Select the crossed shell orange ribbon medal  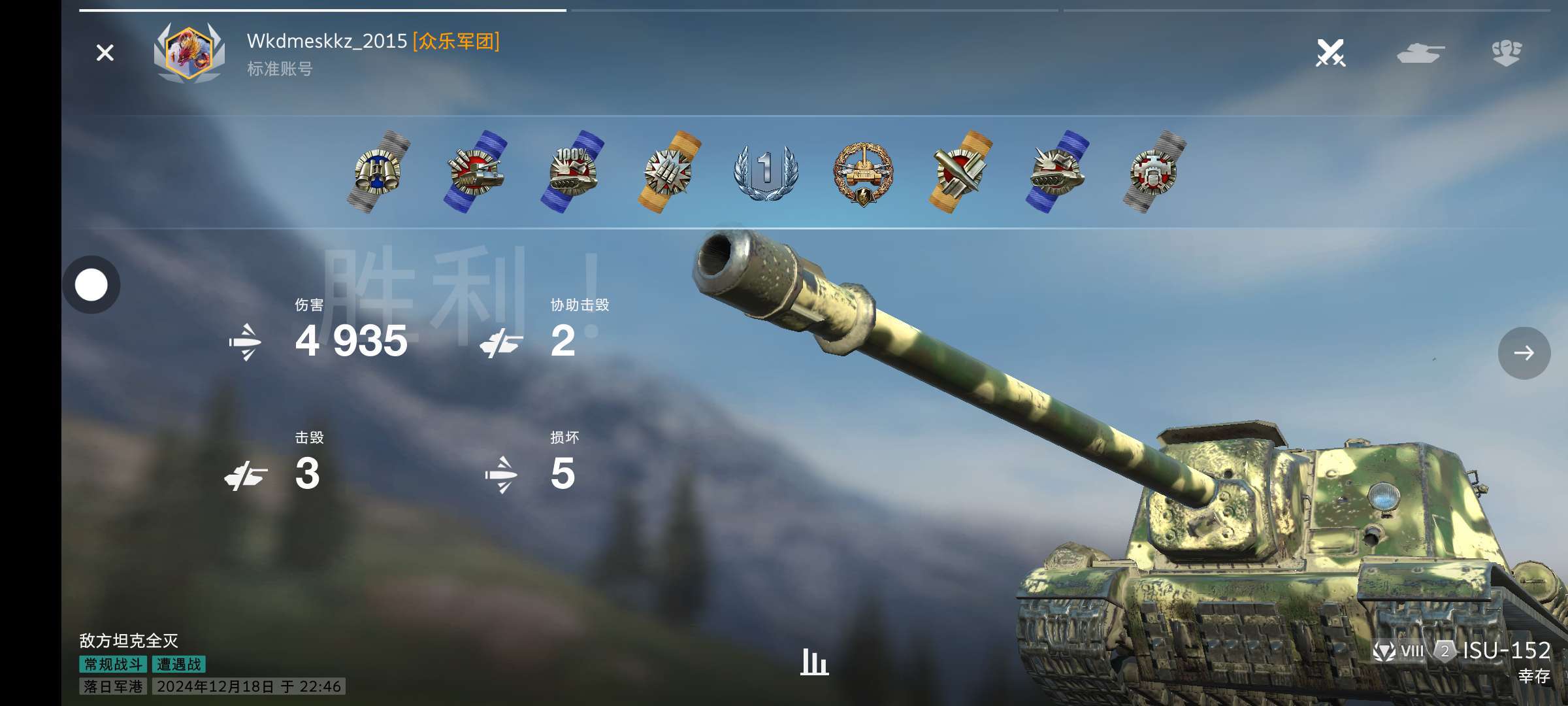pyautogui.click(x=960, y=172)
